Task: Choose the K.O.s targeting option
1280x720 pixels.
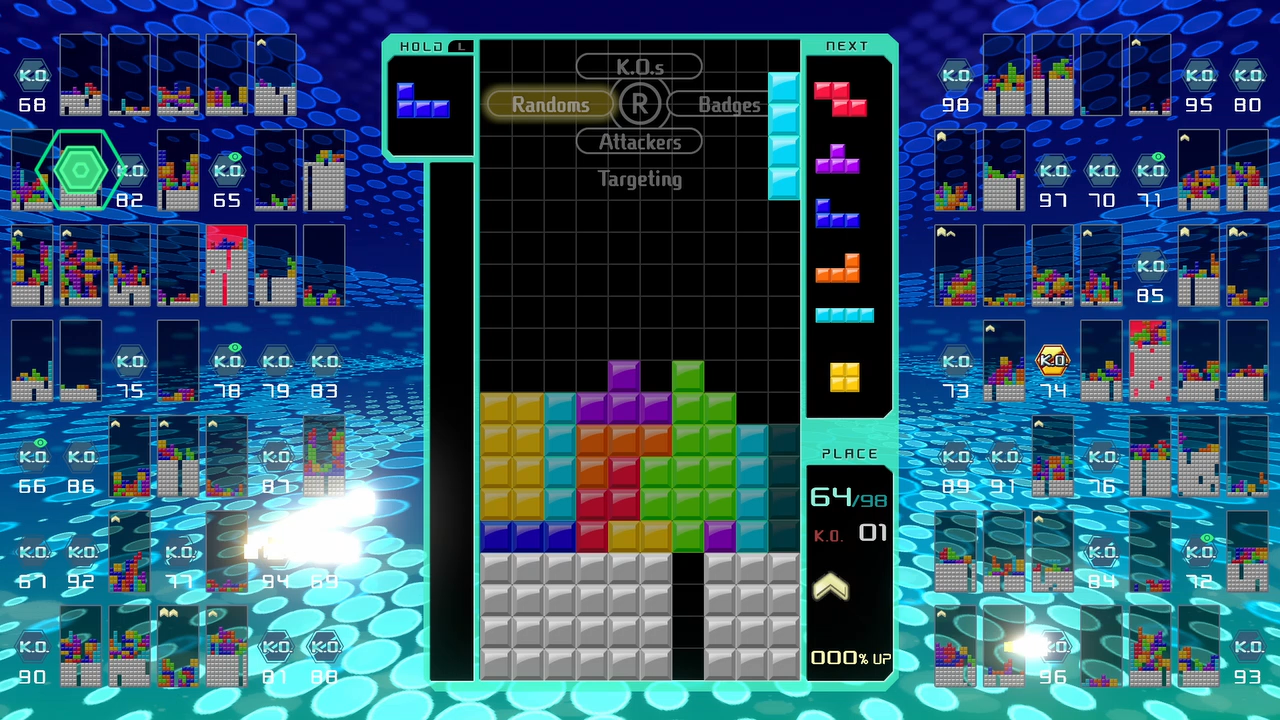Action: pos(639,67)
